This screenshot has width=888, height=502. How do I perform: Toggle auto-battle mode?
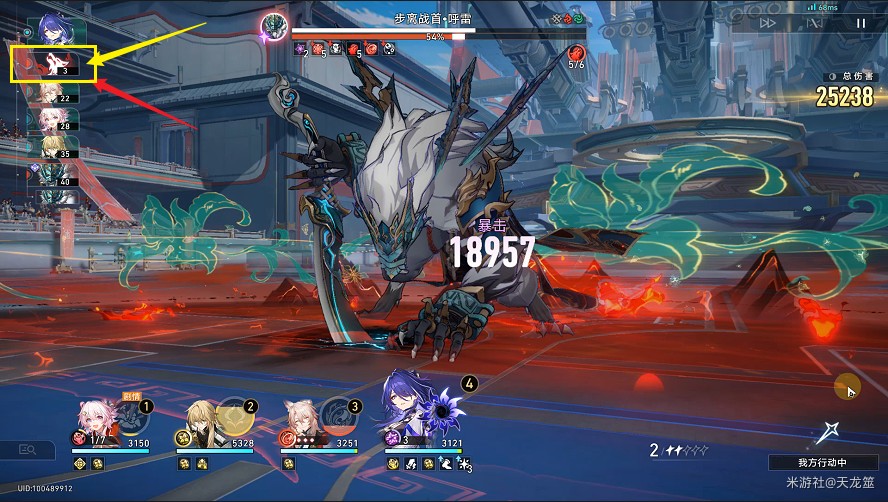point(814,22)
